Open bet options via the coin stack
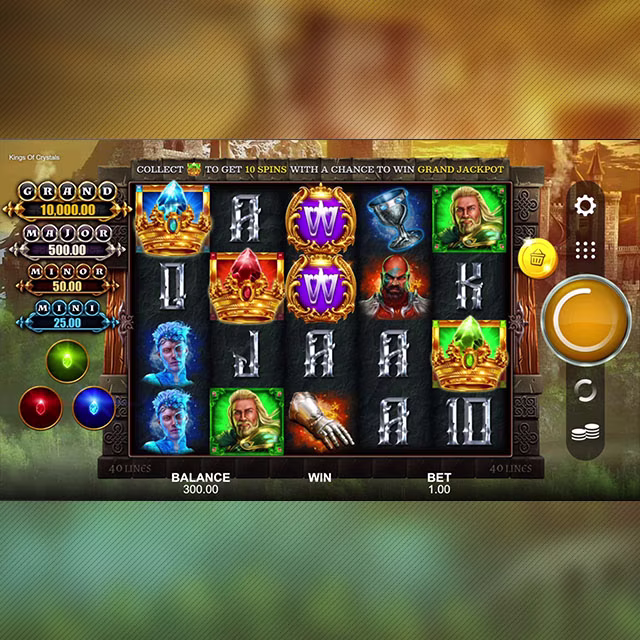This screenshot has width=640, height=640. (x=586, y=434)
